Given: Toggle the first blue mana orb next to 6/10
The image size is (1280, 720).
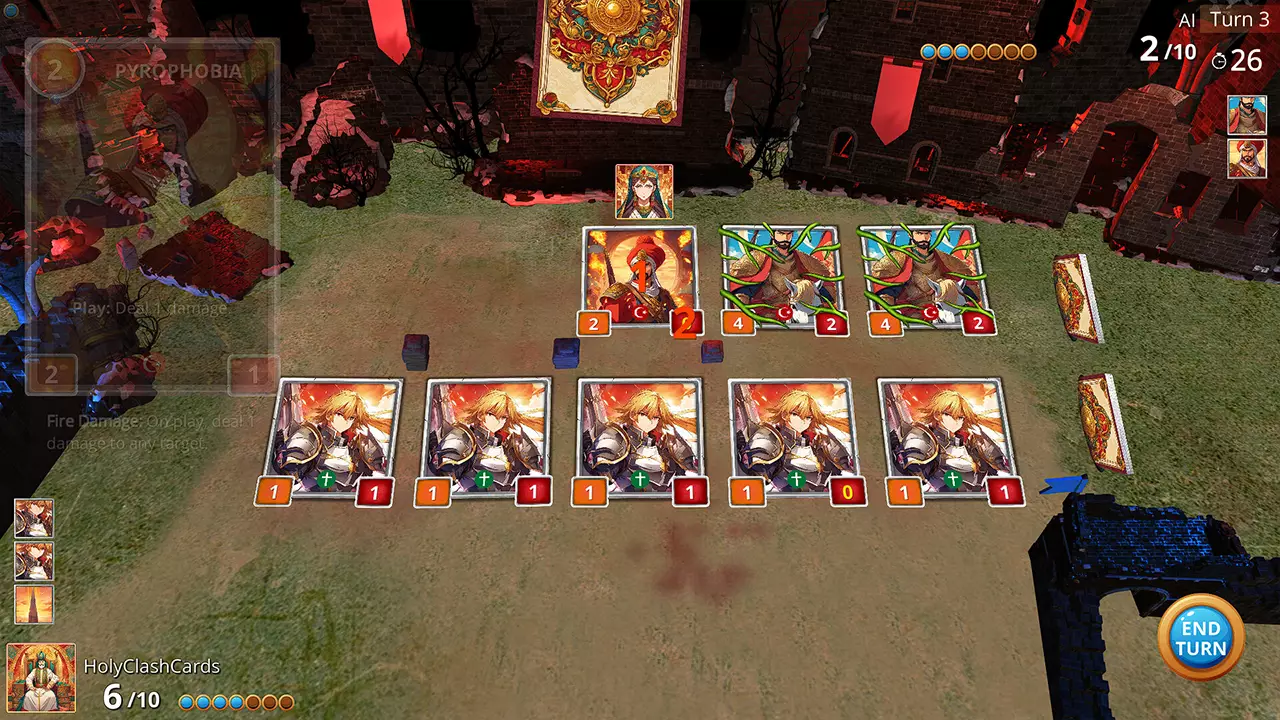Looking at the screenshot, I should coord(186,702).
